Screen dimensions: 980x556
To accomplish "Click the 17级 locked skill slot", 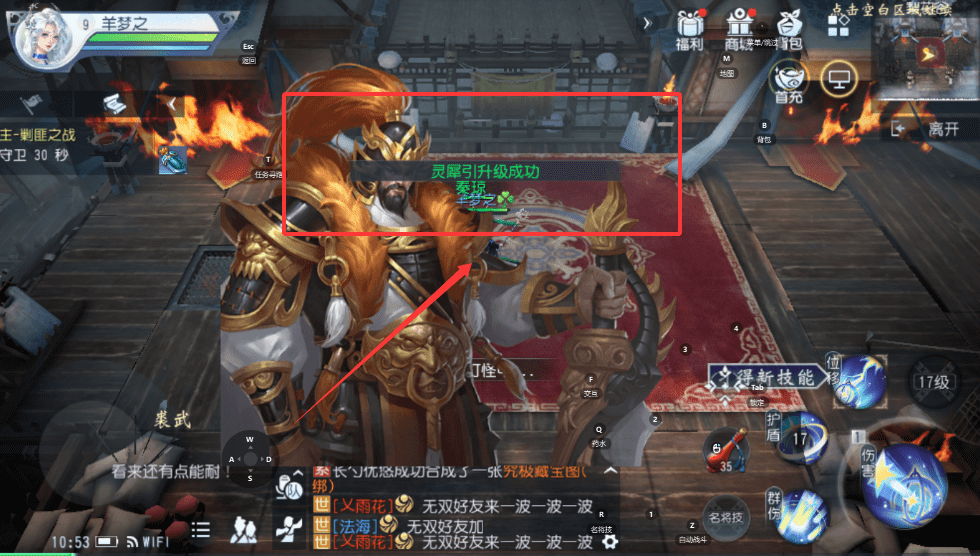I will tap(934, 381).
